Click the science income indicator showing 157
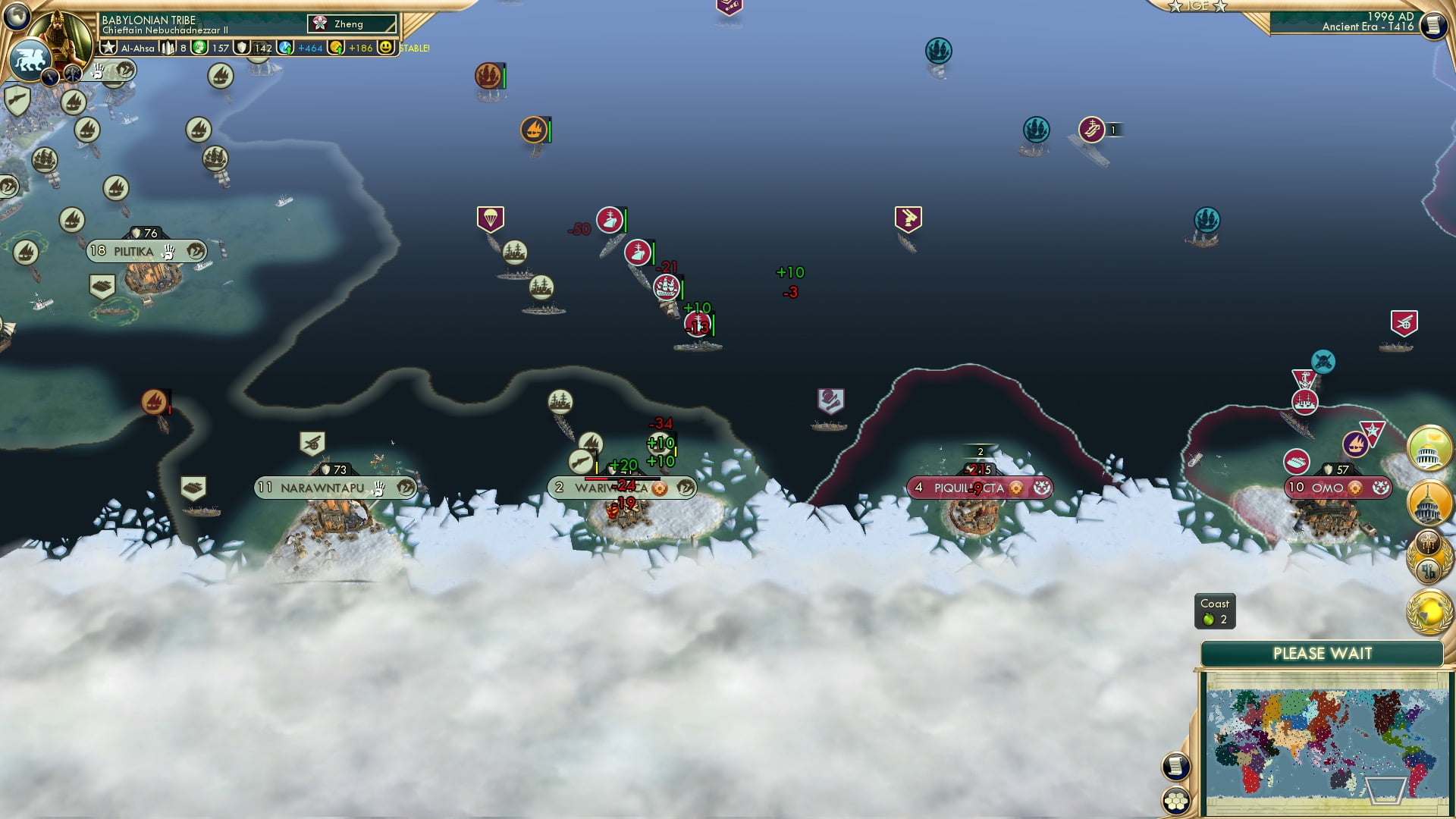Screen dimensions: 1456x819 coord(213,48)
